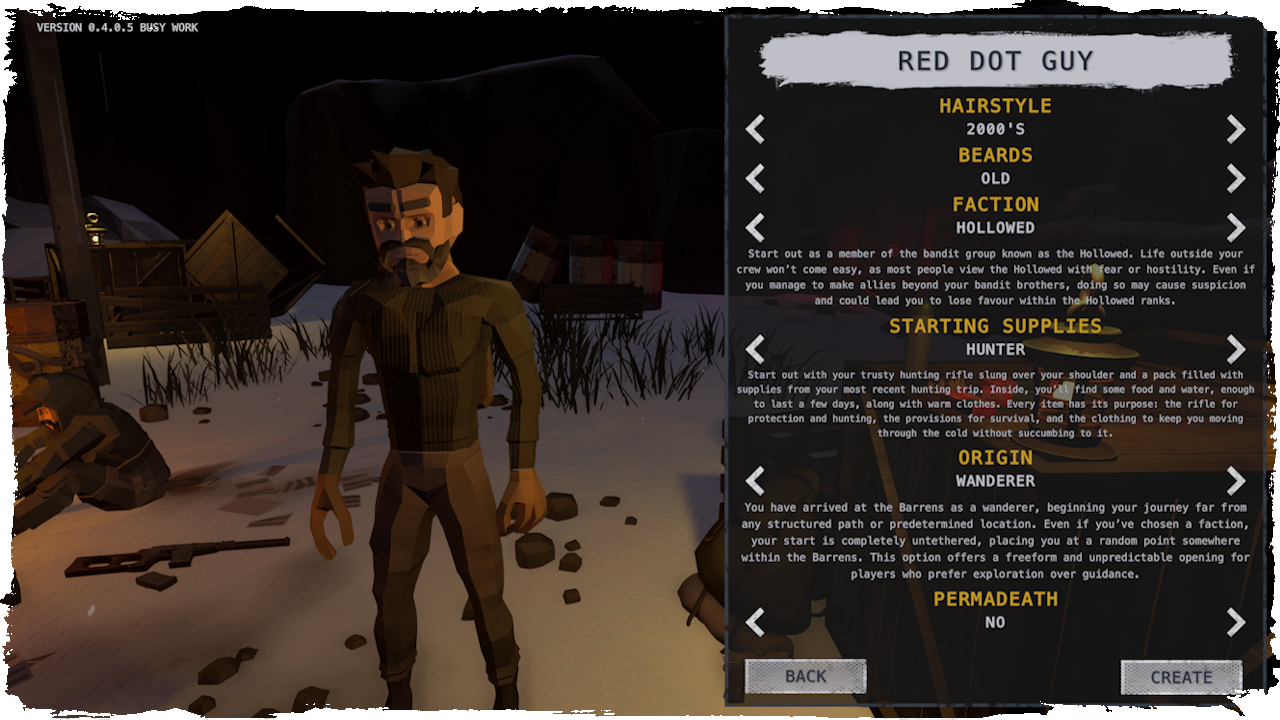Browse forward to another Origin option

tap(1235, 481)
